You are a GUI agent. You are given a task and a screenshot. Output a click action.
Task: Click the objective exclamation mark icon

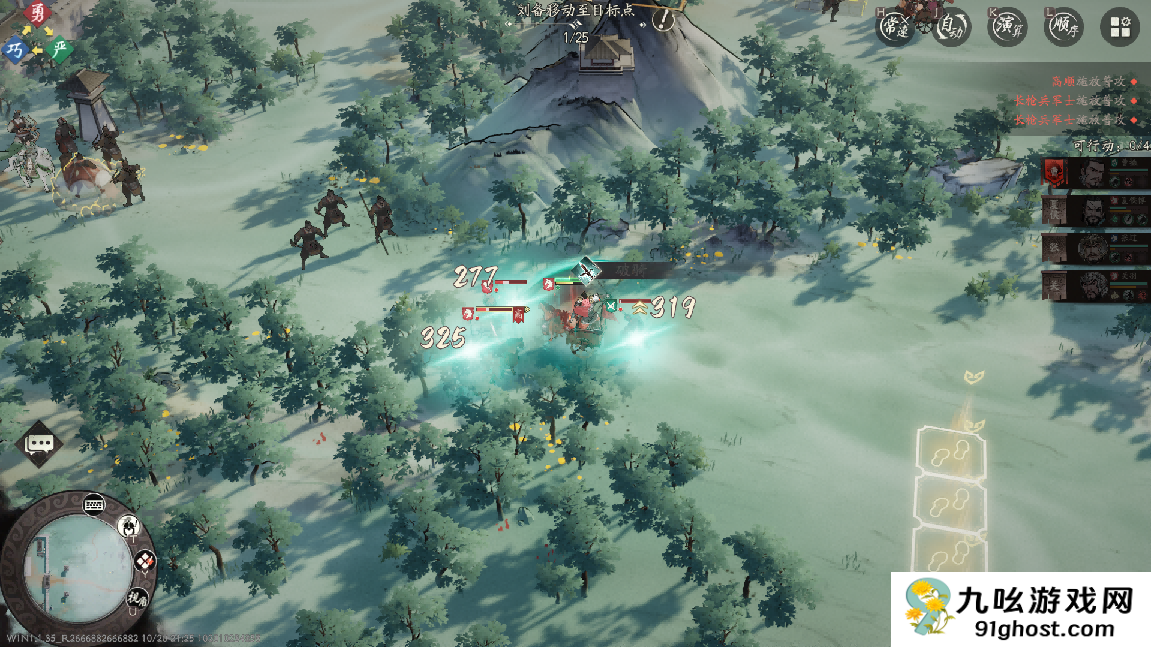click(663, 18)
